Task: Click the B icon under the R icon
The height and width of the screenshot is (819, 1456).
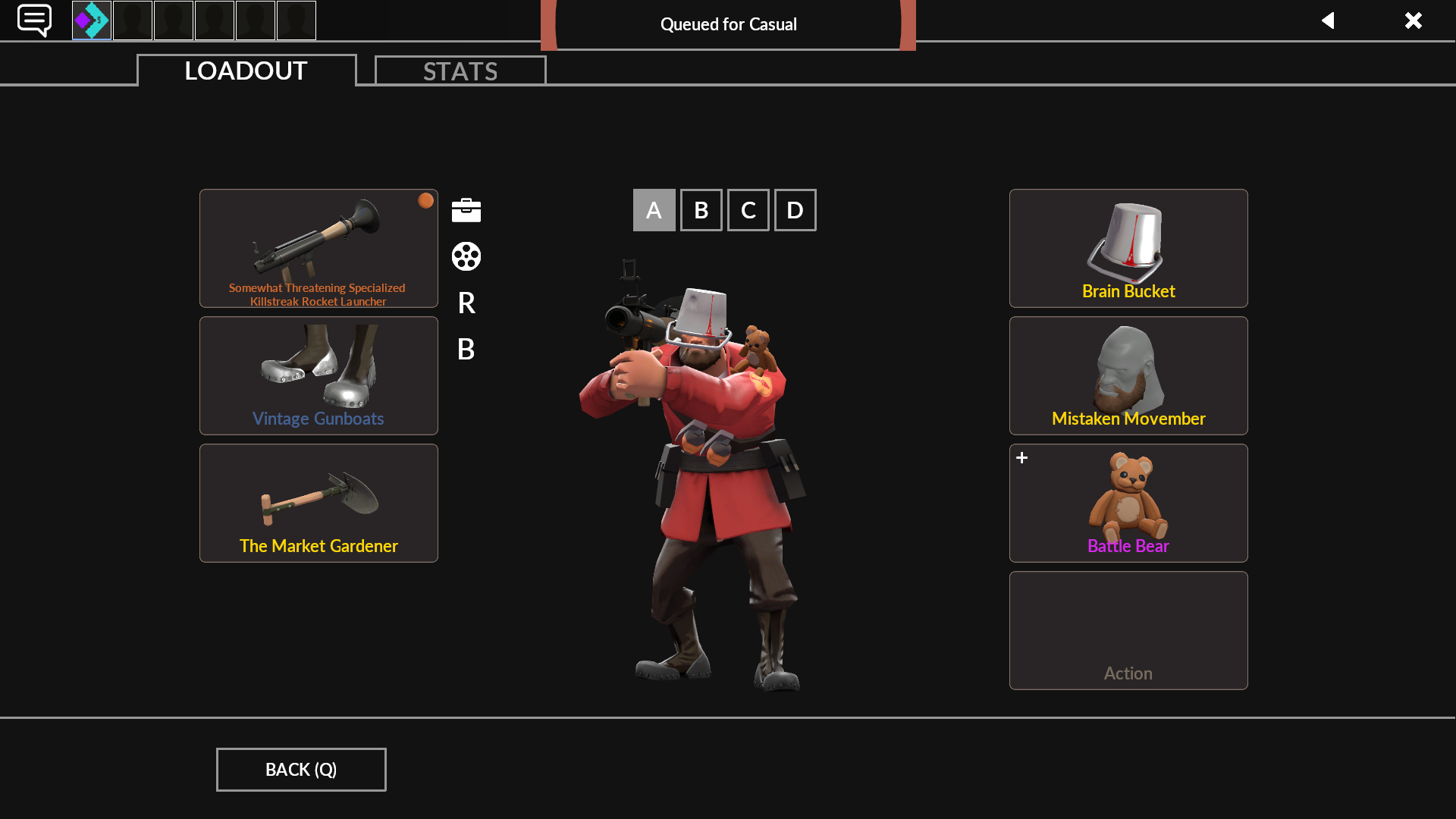Action: pyautogui.click(x=466, y=350)
